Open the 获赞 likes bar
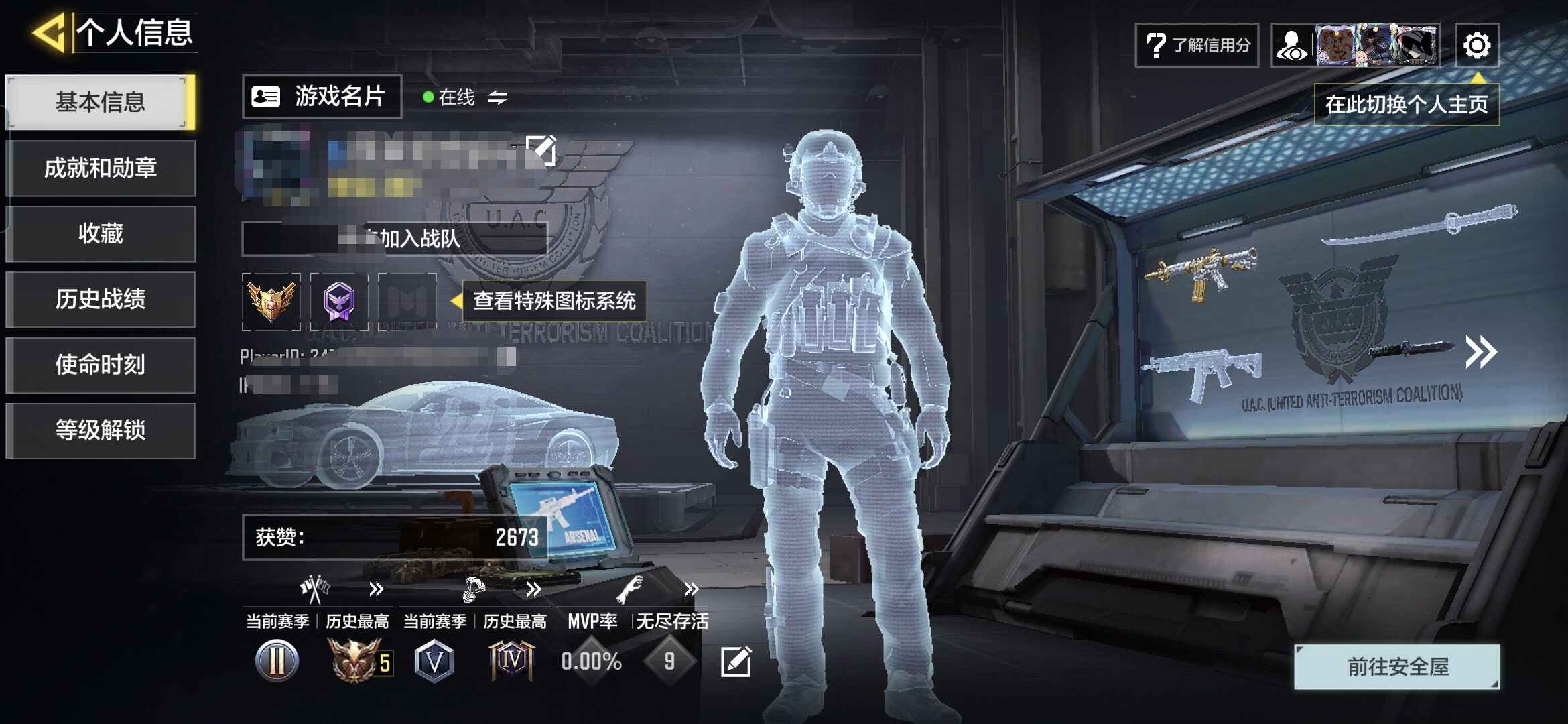The height and width of the screenshot is (724, 1568). pos(395,537)
